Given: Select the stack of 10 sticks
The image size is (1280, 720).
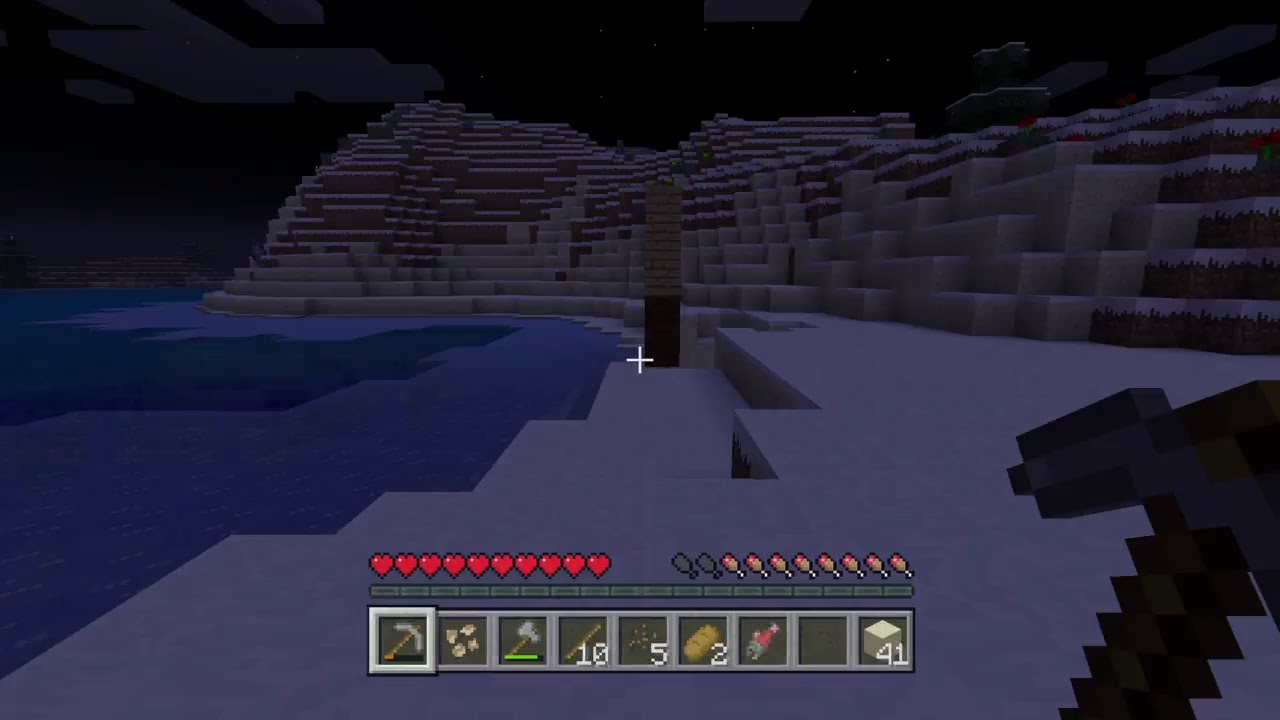Looking at the screenshot, I should coord(581,640).
